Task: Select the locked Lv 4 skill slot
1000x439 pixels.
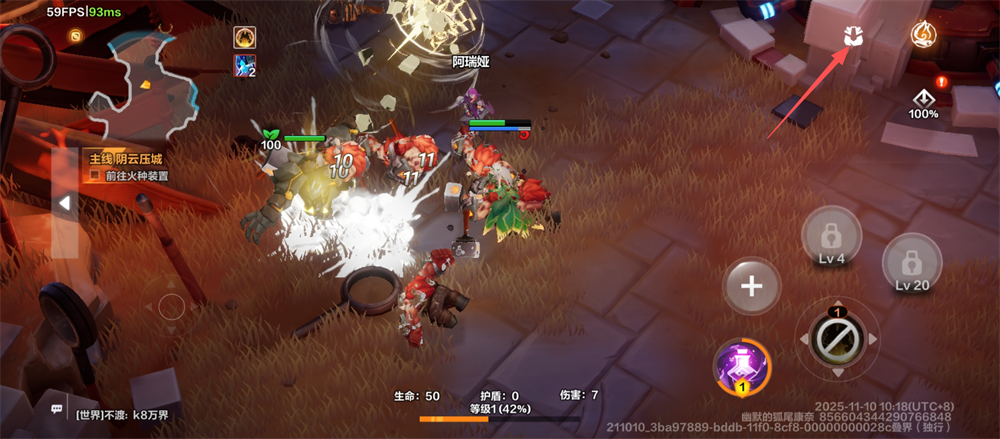Action: click(829, 241)
